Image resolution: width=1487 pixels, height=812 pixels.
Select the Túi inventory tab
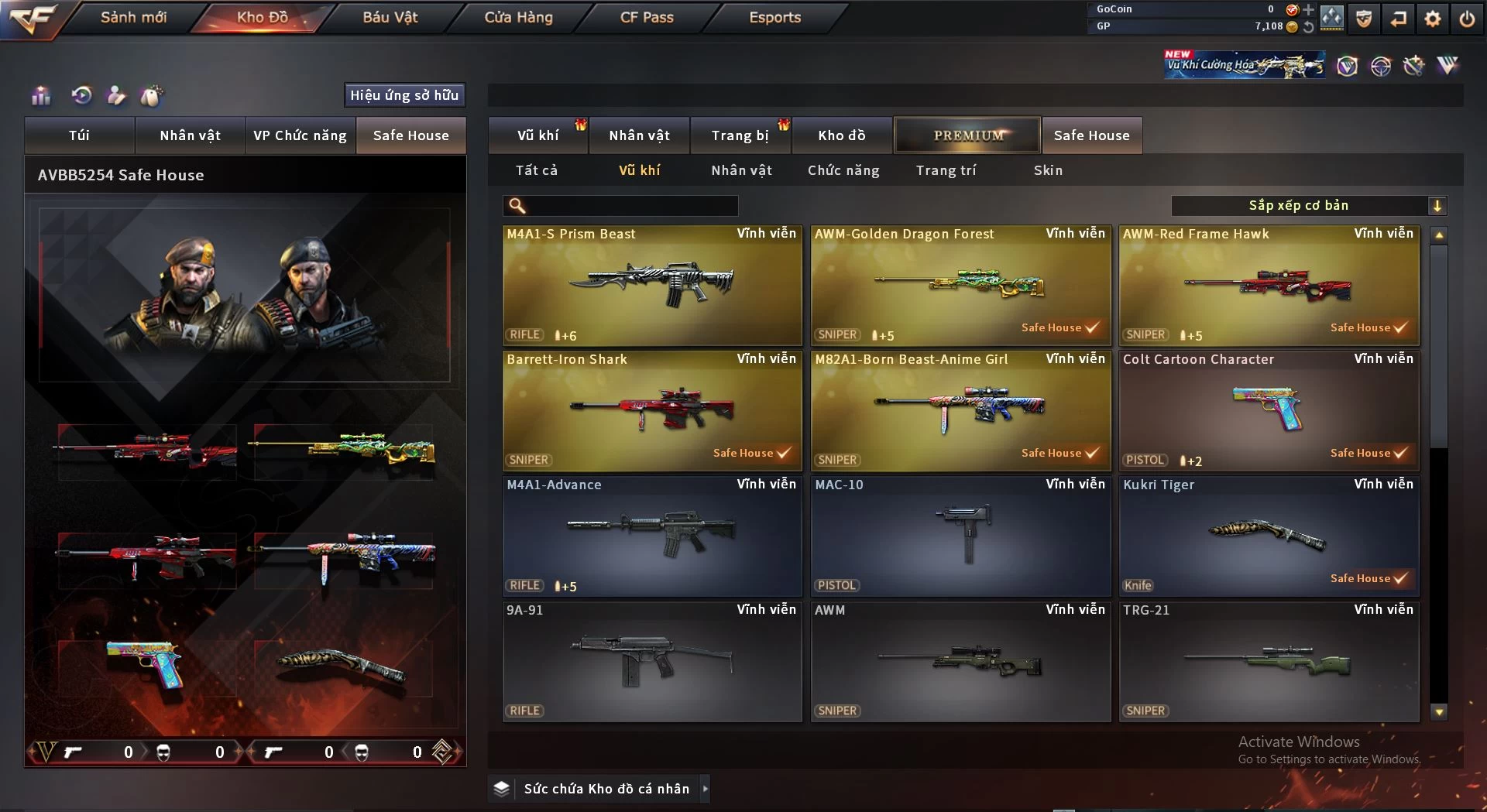point(79,135)
